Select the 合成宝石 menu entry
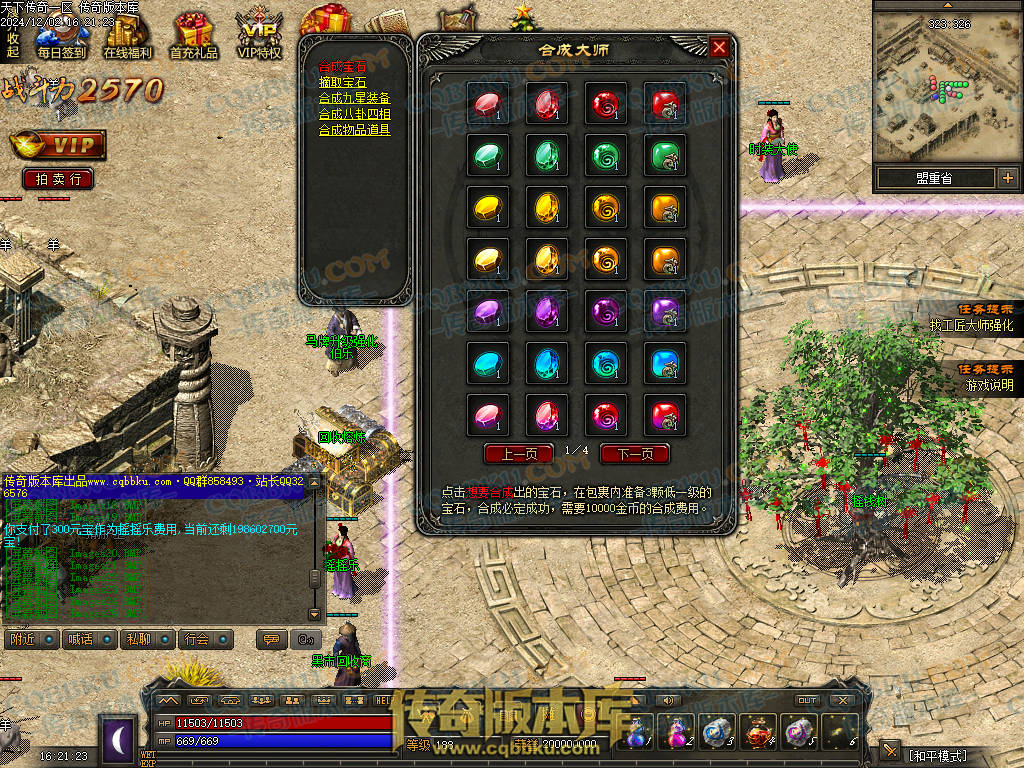 coord(342,67)
